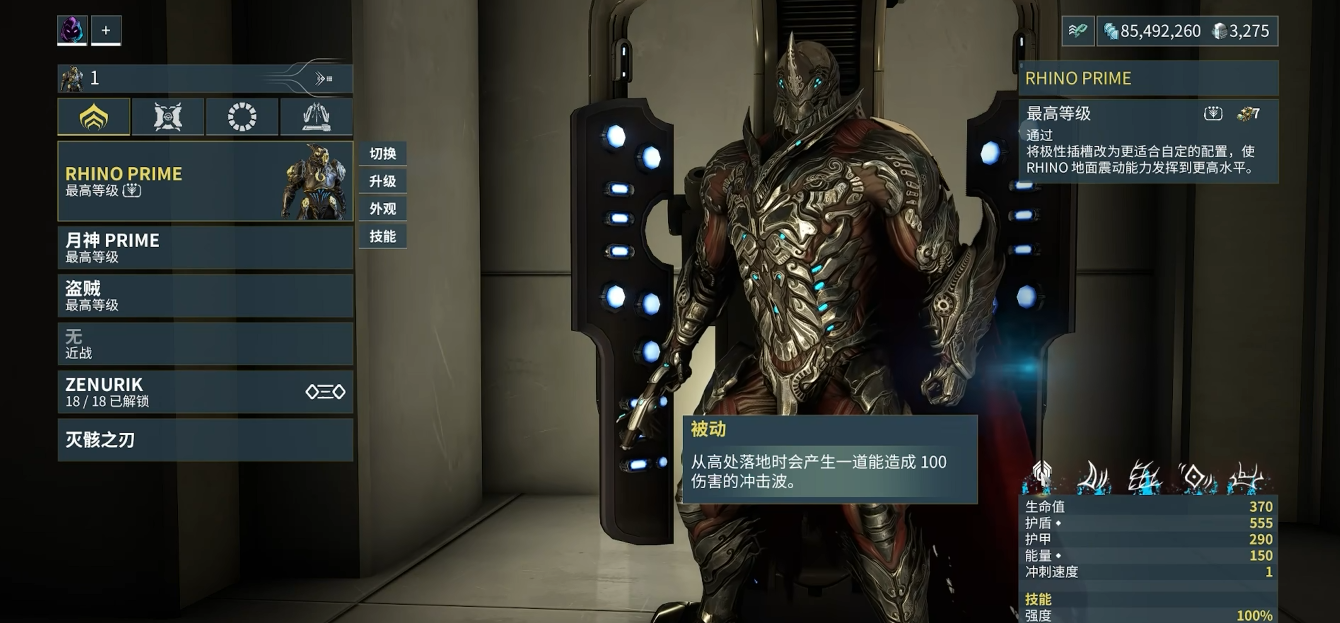Viewport: 1340px width, 623px height.
Task: Choose the empty 近战 melee slot
Action: (205, 344)
